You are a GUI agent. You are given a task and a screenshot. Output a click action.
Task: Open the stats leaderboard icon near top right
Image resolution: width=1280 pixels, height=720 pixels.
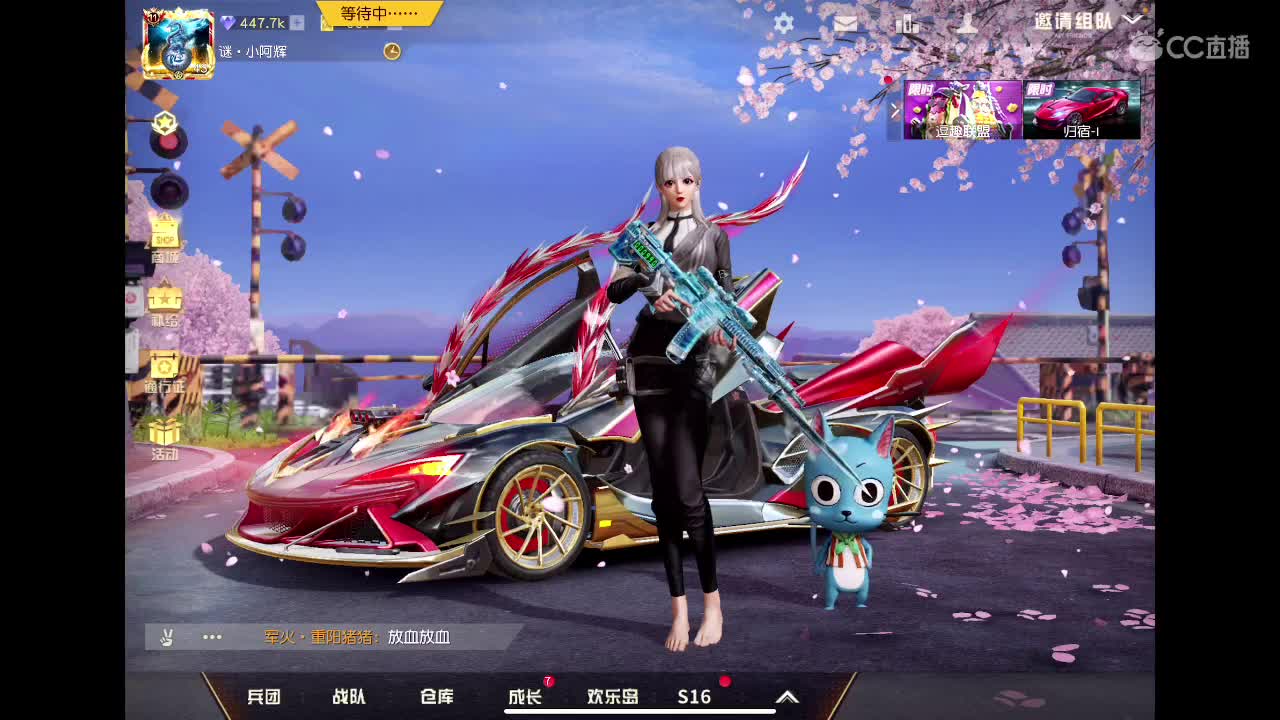(x=907, y=22)
